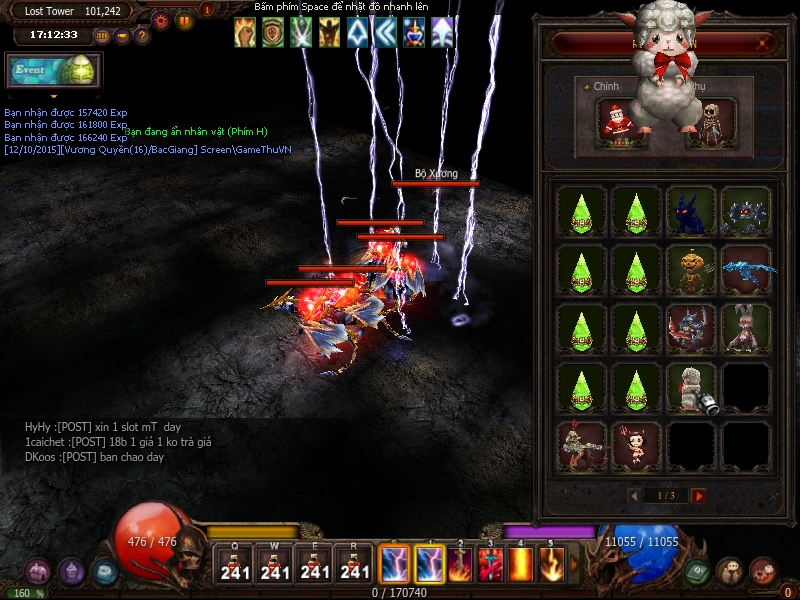Toggle the 3D view button
The image size is (800, 600).
(x=102, y=36)
